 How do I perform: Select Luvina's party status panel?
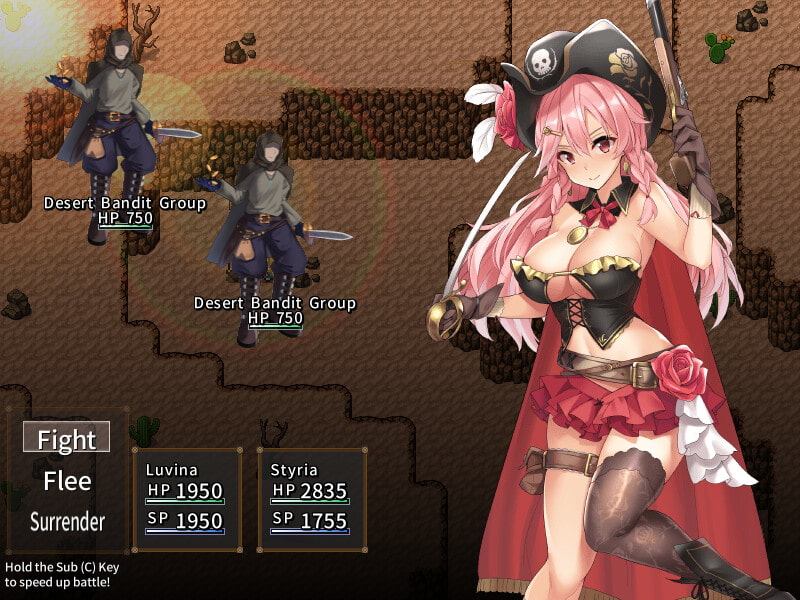(187, 499)
